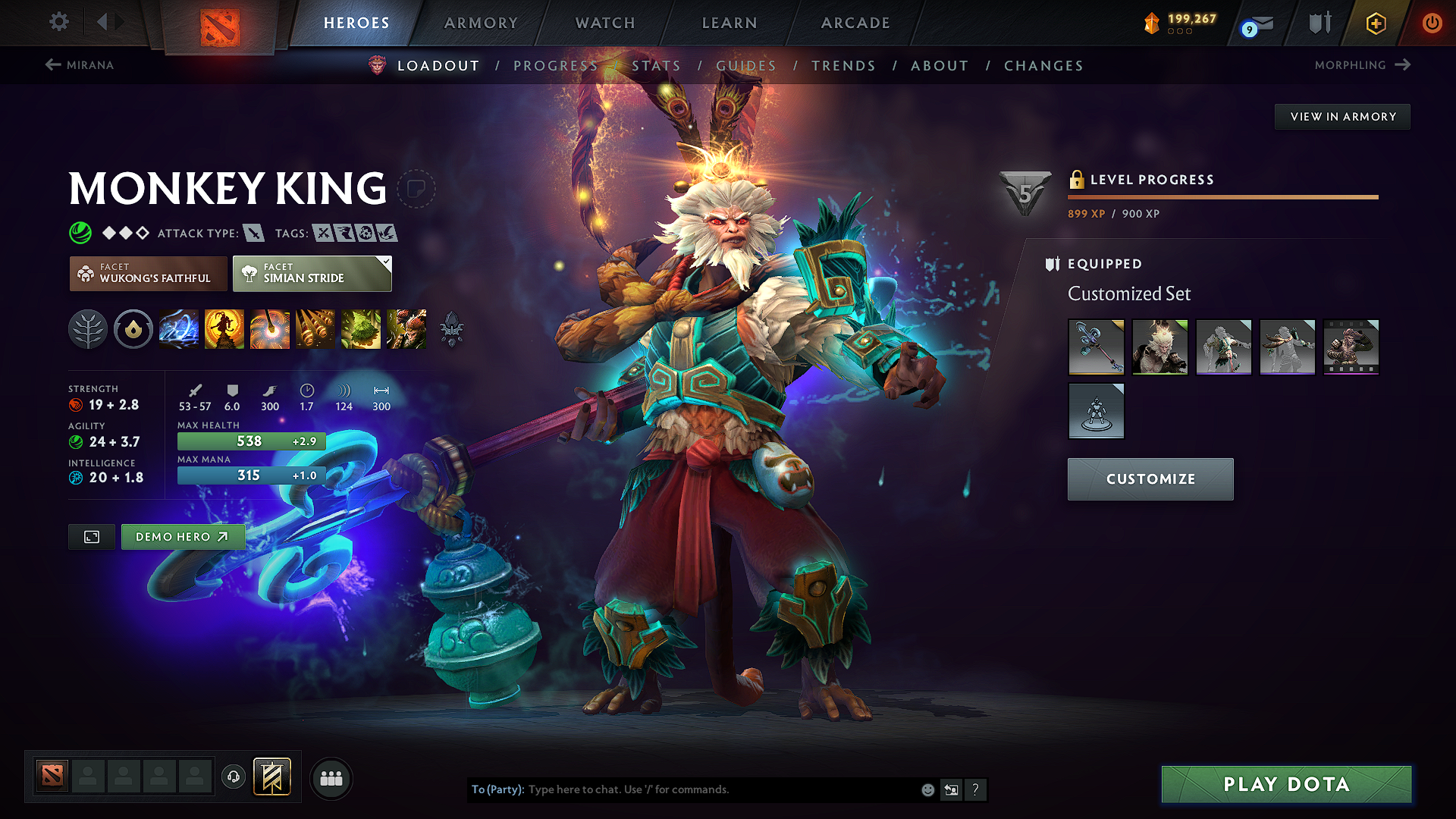Viewport: 1456px width, 819px height.
Task: Go back to Mirana with the left arrow
Action: point(52,65)
